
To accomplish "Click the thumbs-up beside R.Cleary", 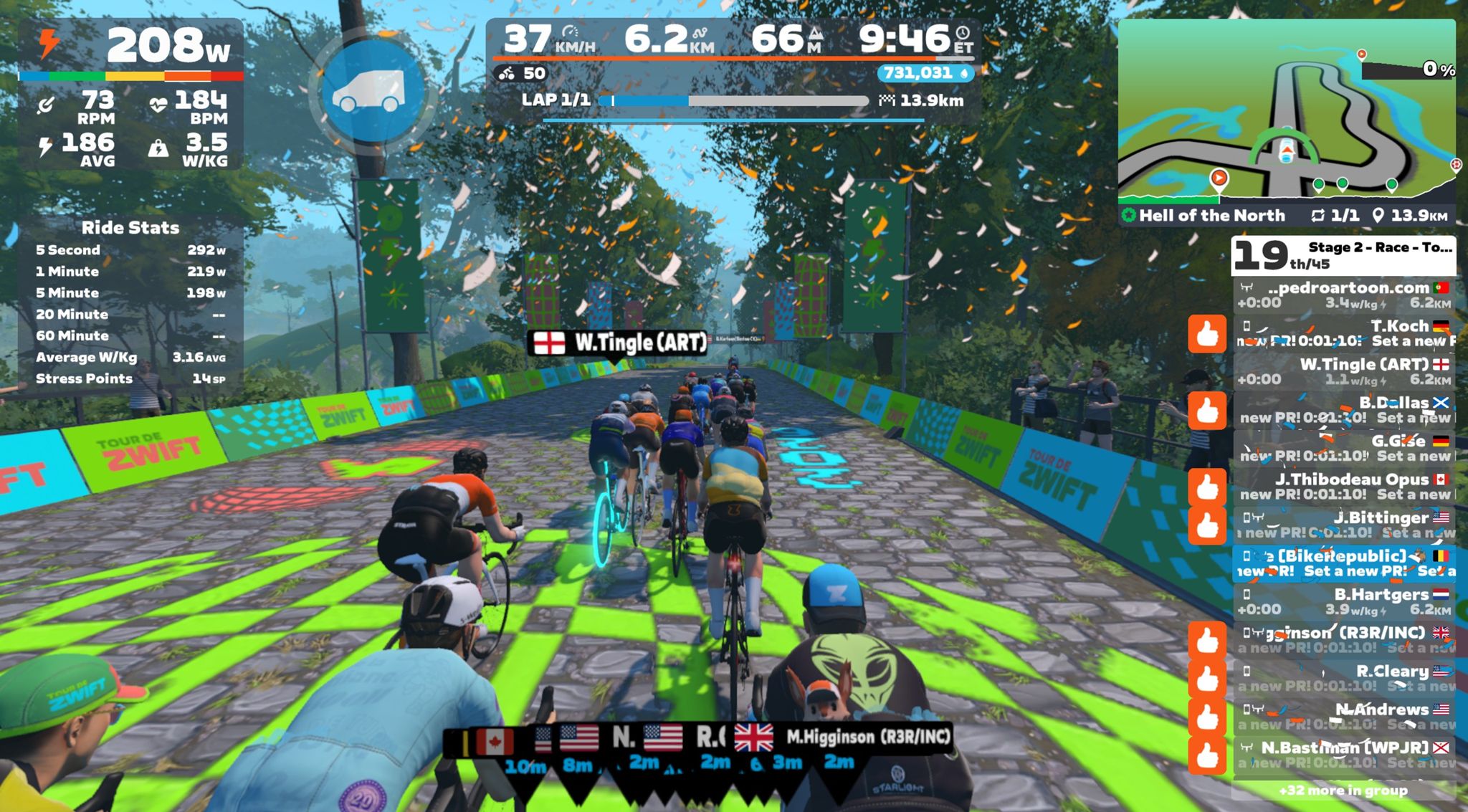I will click(x=1207, y=679).
